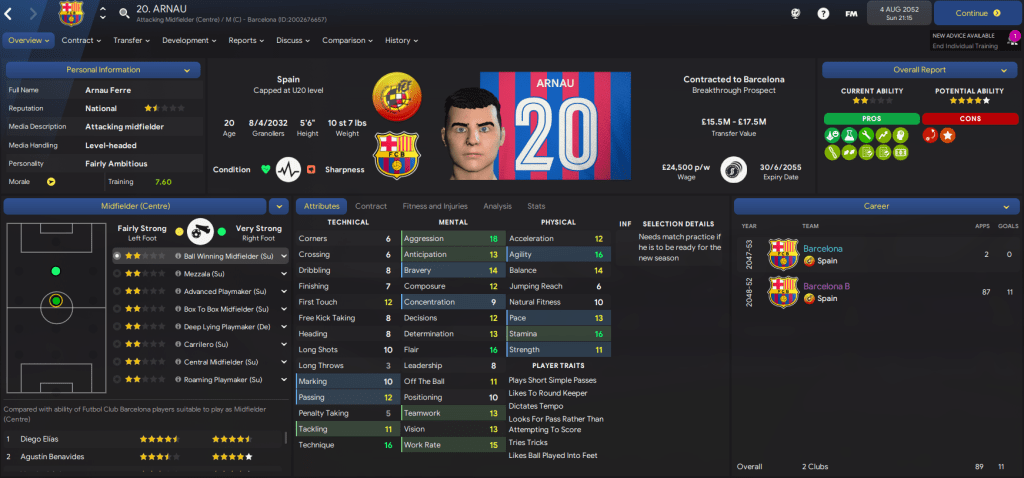Screen dimensions: 1024x478
Task: Switch to the Analysis tab
Action: pos(497,206)
